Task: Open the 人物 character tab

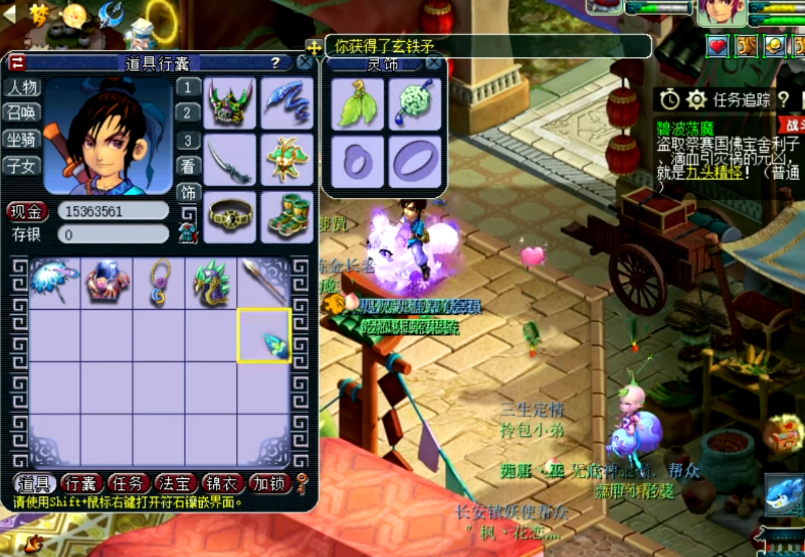Action: 22,88
